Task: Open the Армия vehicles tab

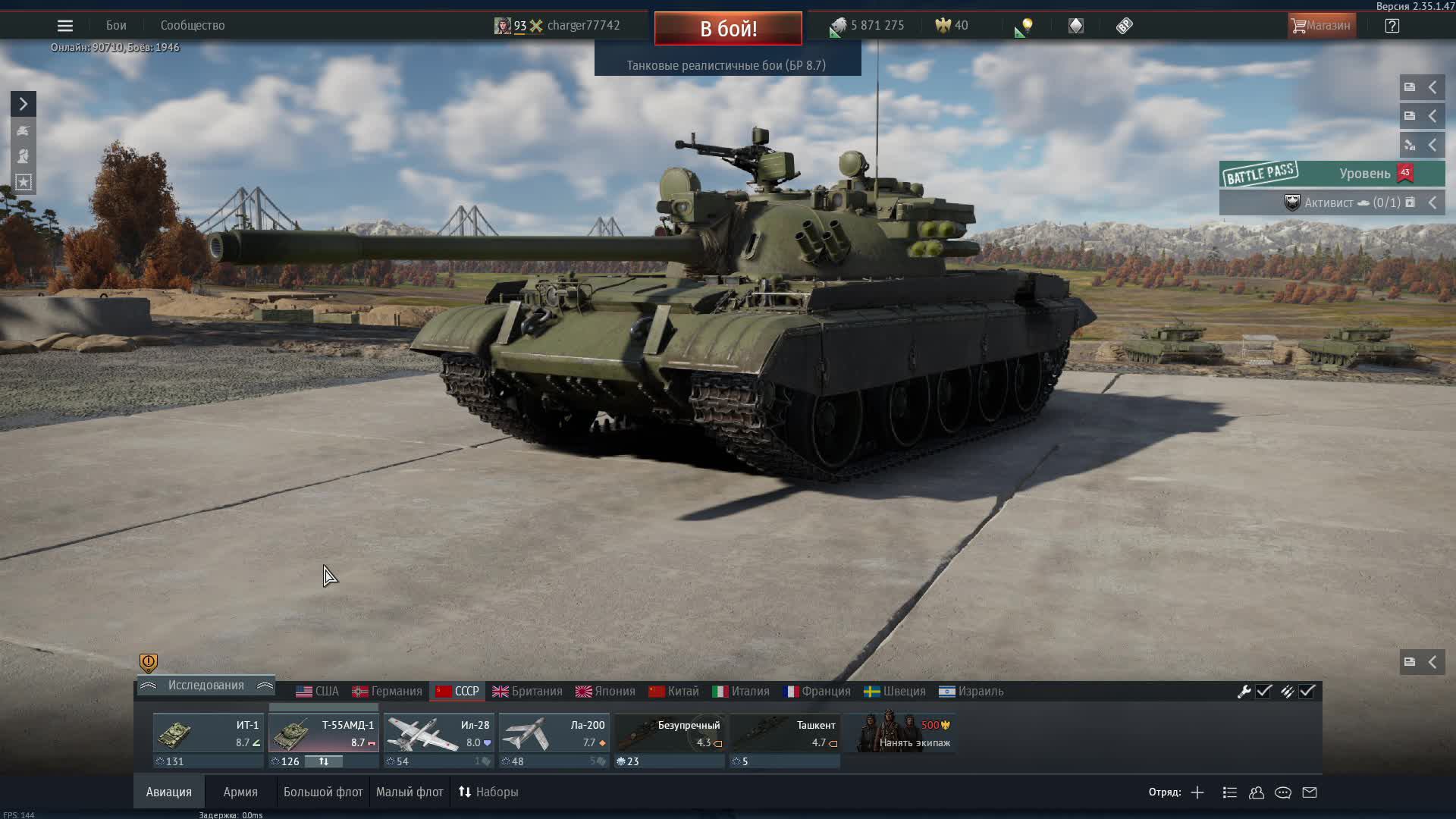Action: pyautogui.click(x=240, y=791)
